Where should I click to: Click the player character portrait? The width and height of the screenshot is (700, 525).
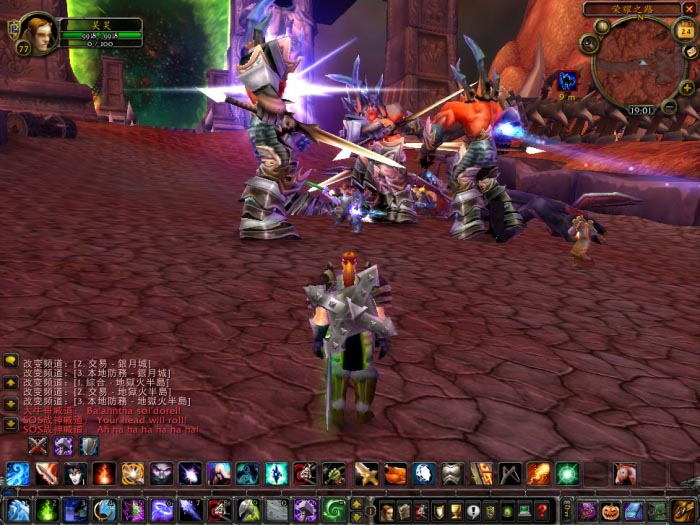point(38,31)
